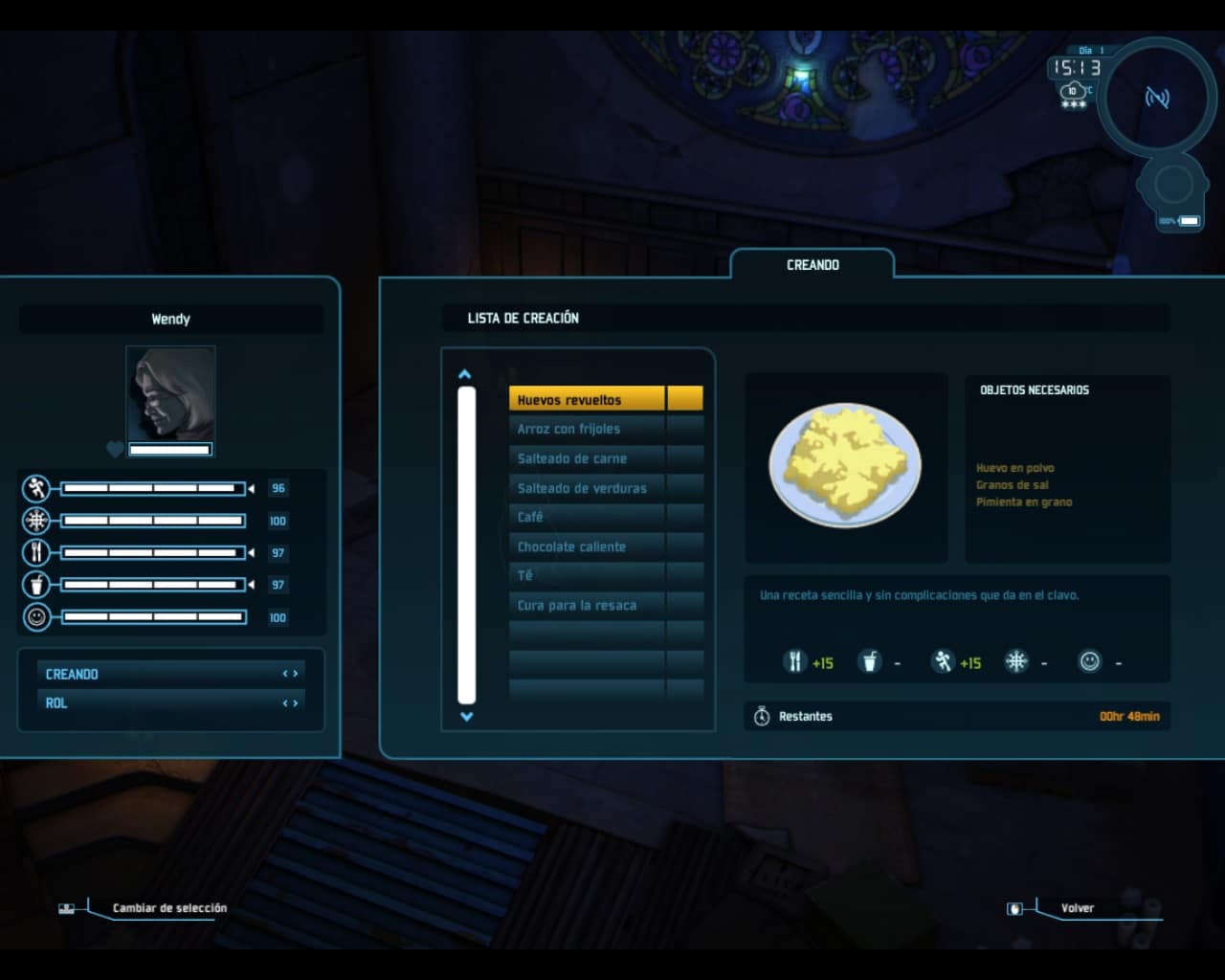The height and width of the screenshot is (980, 1225).
Task: Pick the Salteado de carne recipe
Action: pos(586,458)
